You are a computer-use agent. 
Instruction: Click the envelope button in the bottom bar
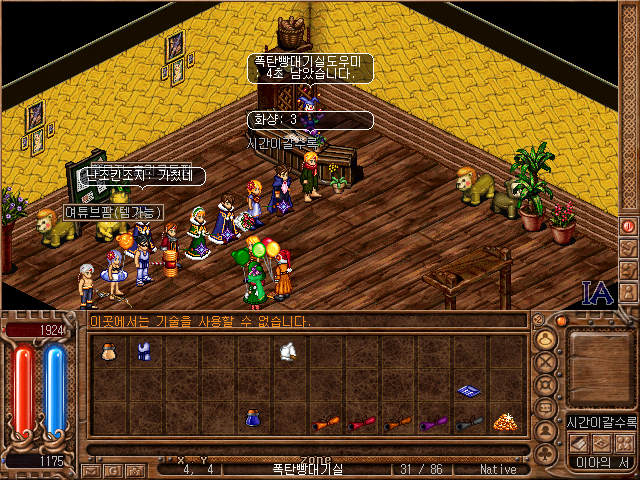point(91,470)
